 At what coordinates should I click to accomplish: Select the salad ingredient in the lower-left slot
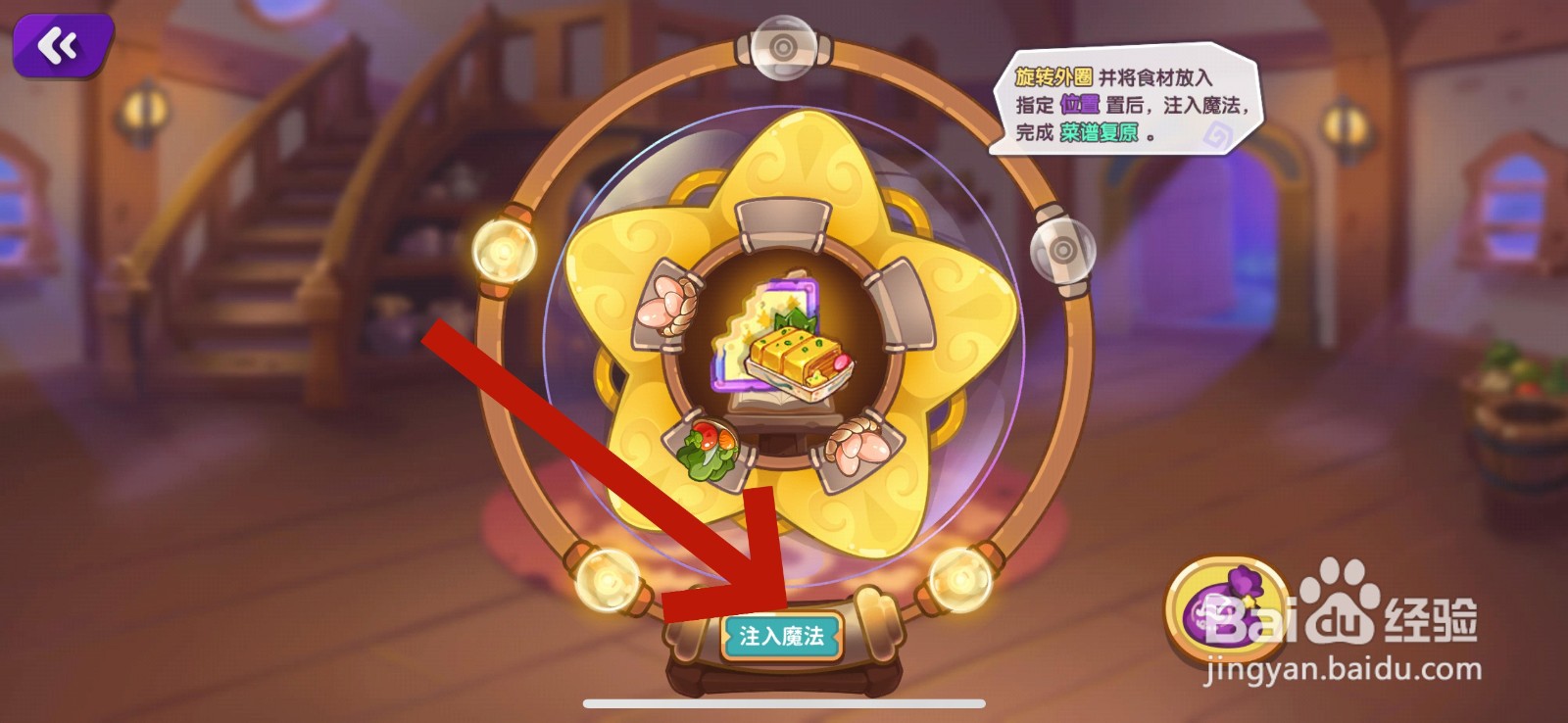tap(709, 447)
